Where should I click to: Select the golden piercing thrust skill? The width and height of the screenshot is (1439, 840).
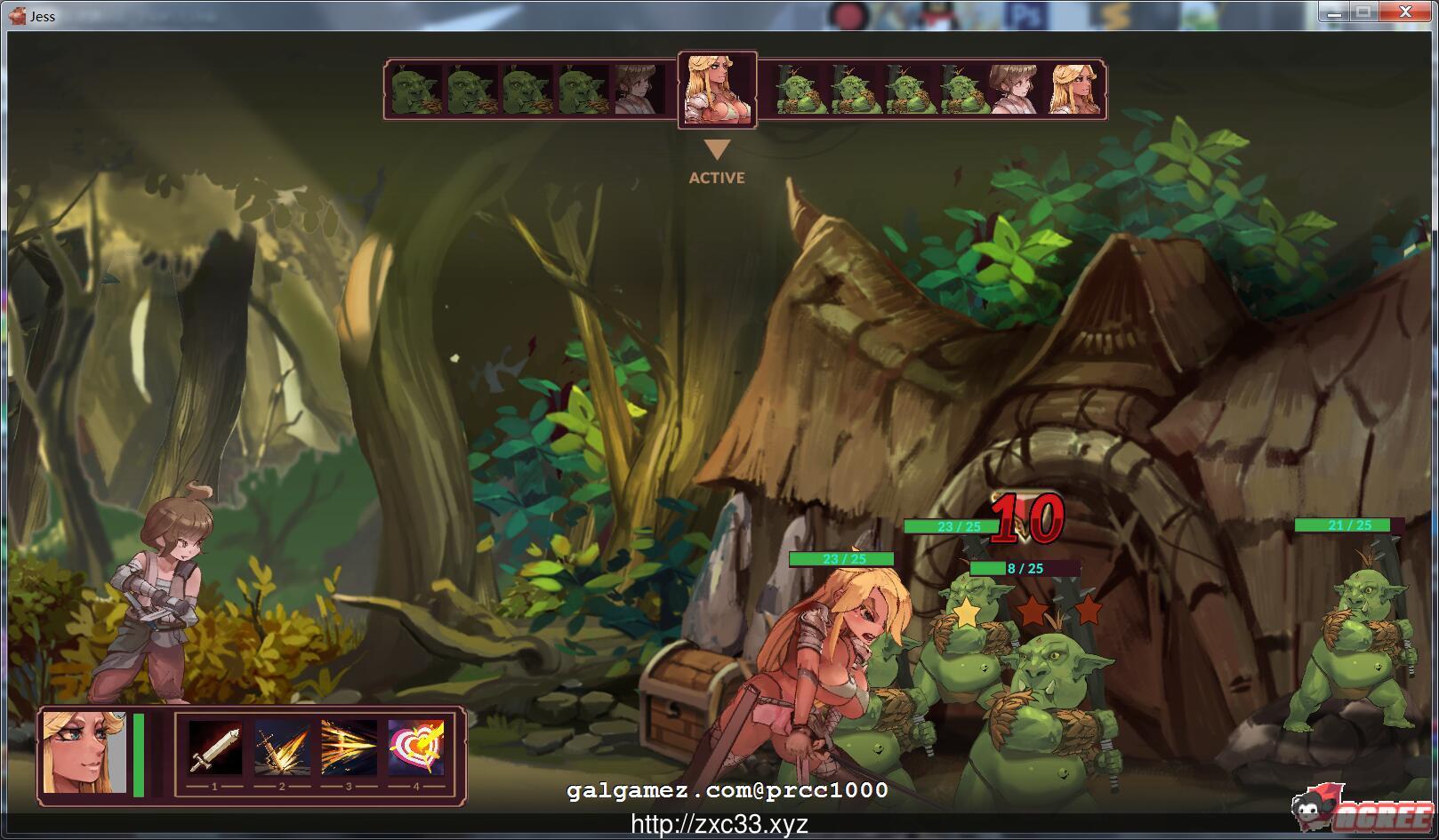point(349,748)
